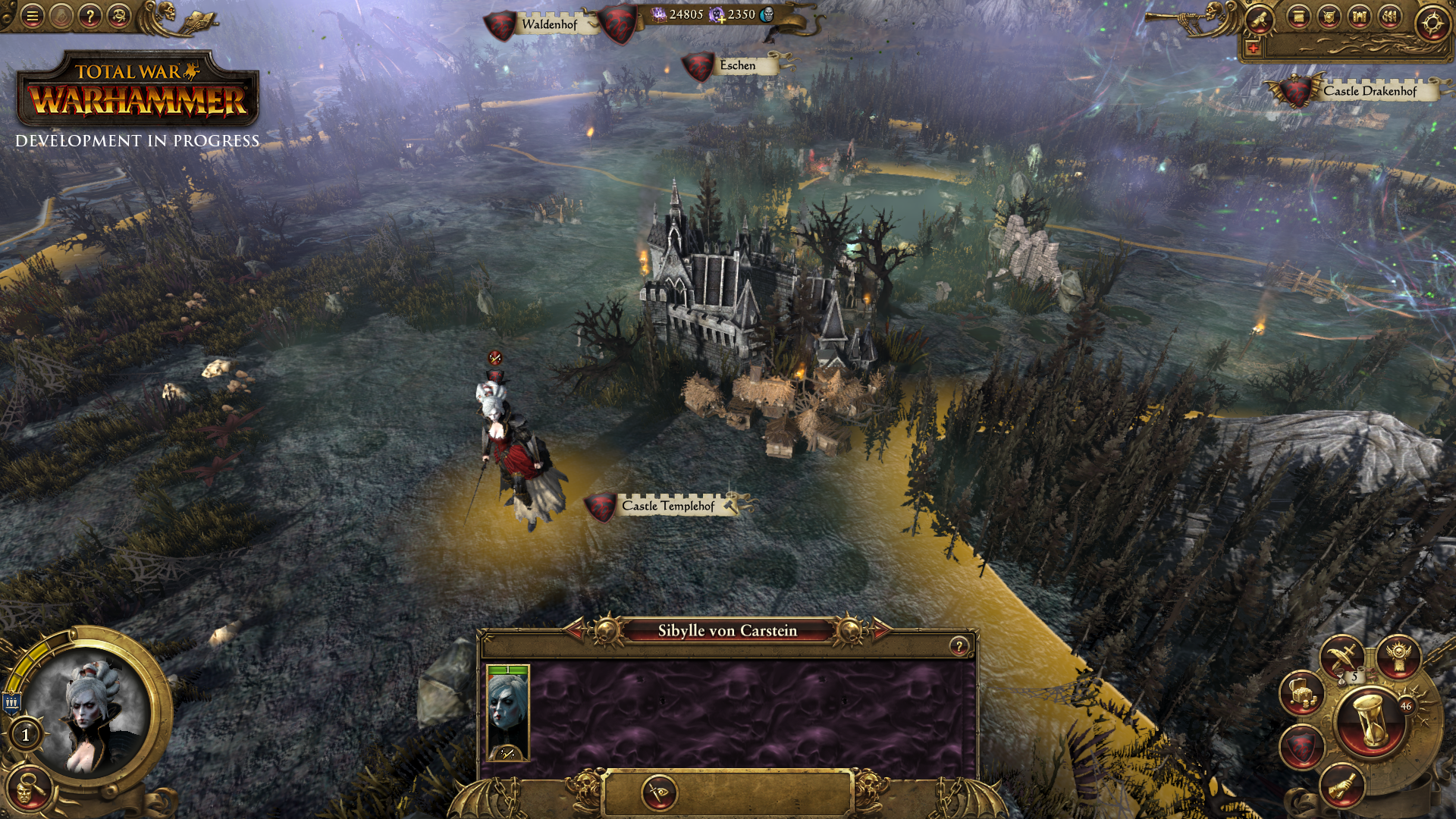The height and width of the screenshot is (819, 1456).
Task: Open the provinces castle tower icon
Action: point(1360,17)
